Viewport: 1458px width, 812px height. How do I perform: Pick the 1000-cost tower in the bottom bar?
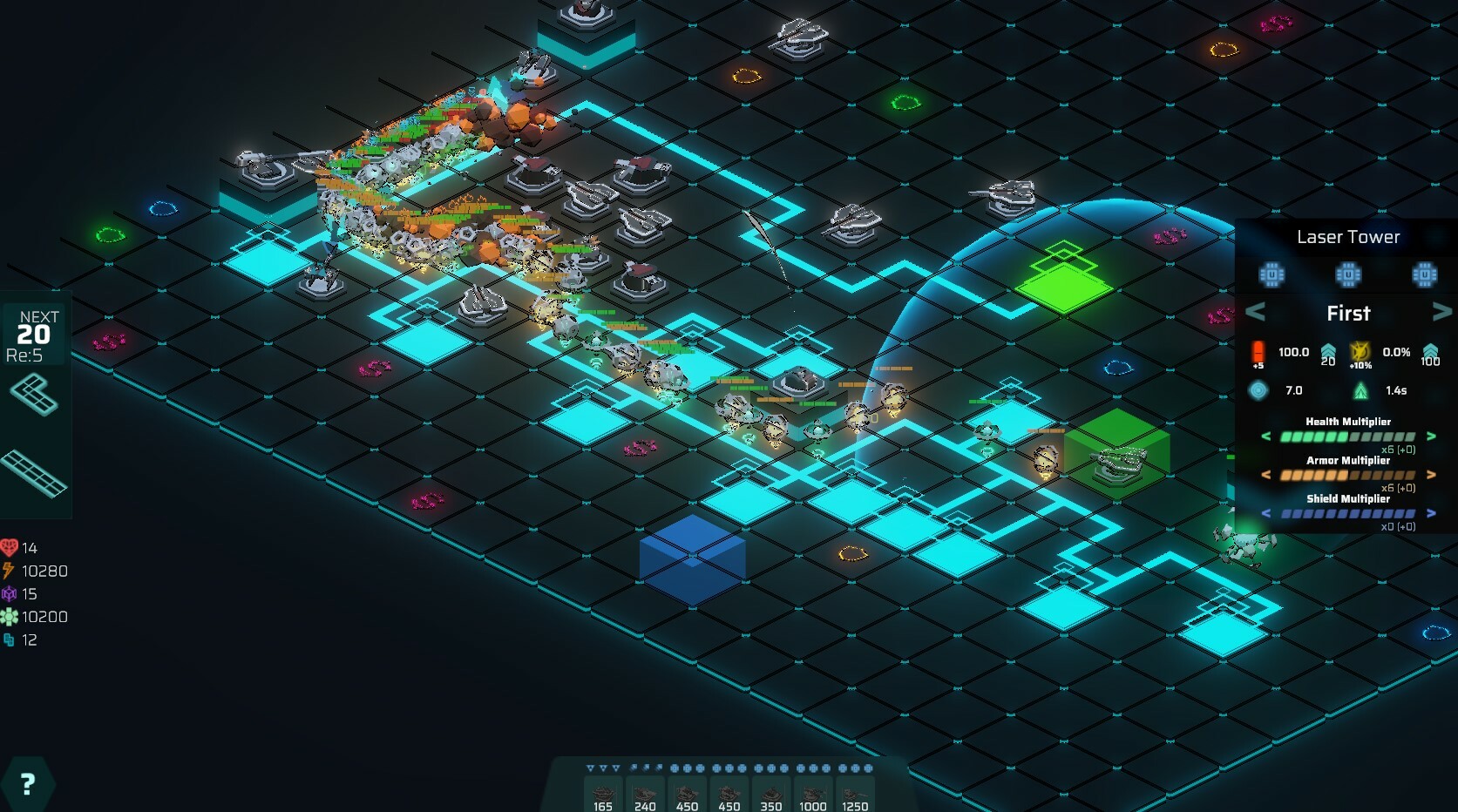click(812, 793)
